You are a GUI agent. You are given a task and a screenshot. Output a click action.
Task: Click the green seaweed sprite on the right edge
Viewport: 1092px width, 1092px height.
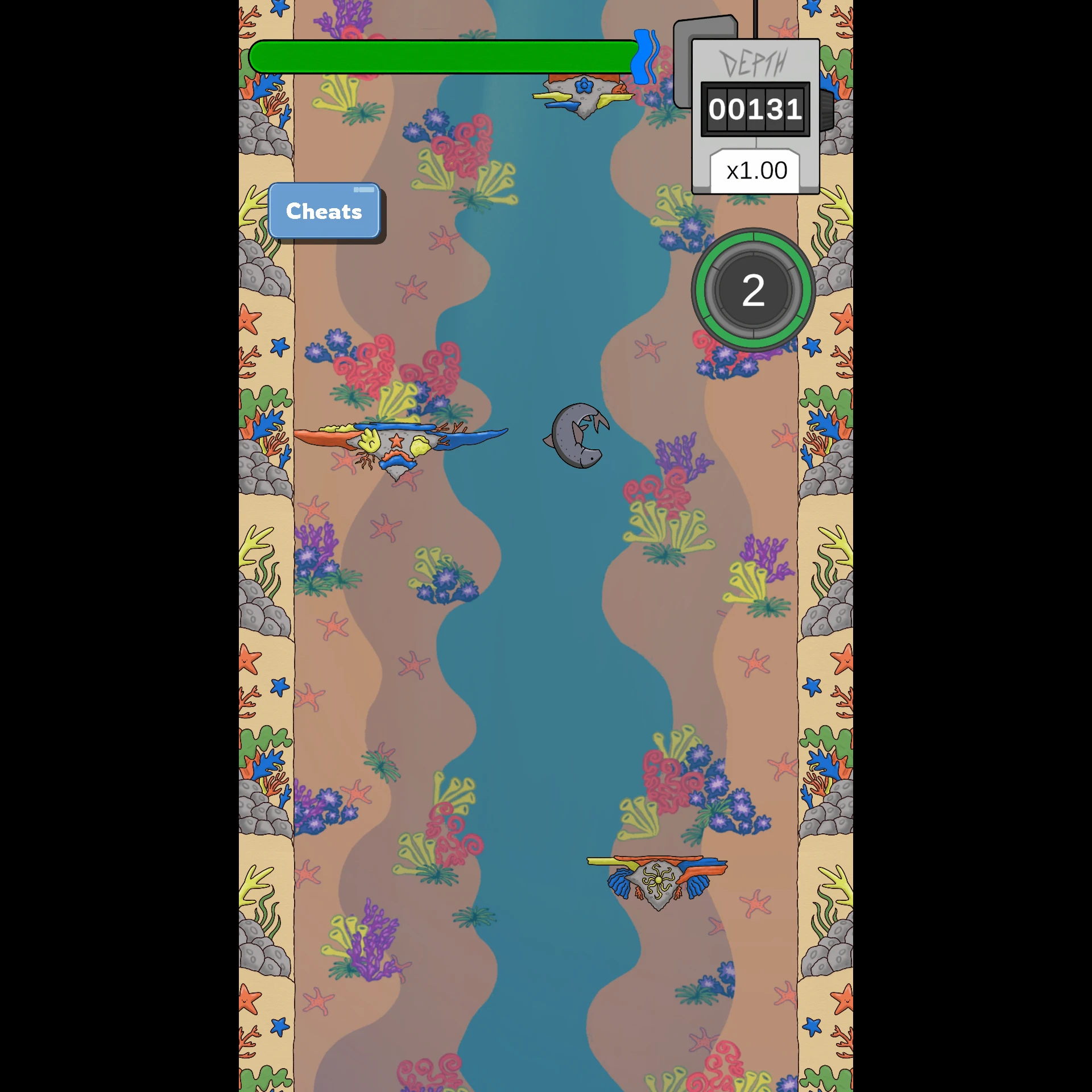pyautogui.click(x=824, y=398)
